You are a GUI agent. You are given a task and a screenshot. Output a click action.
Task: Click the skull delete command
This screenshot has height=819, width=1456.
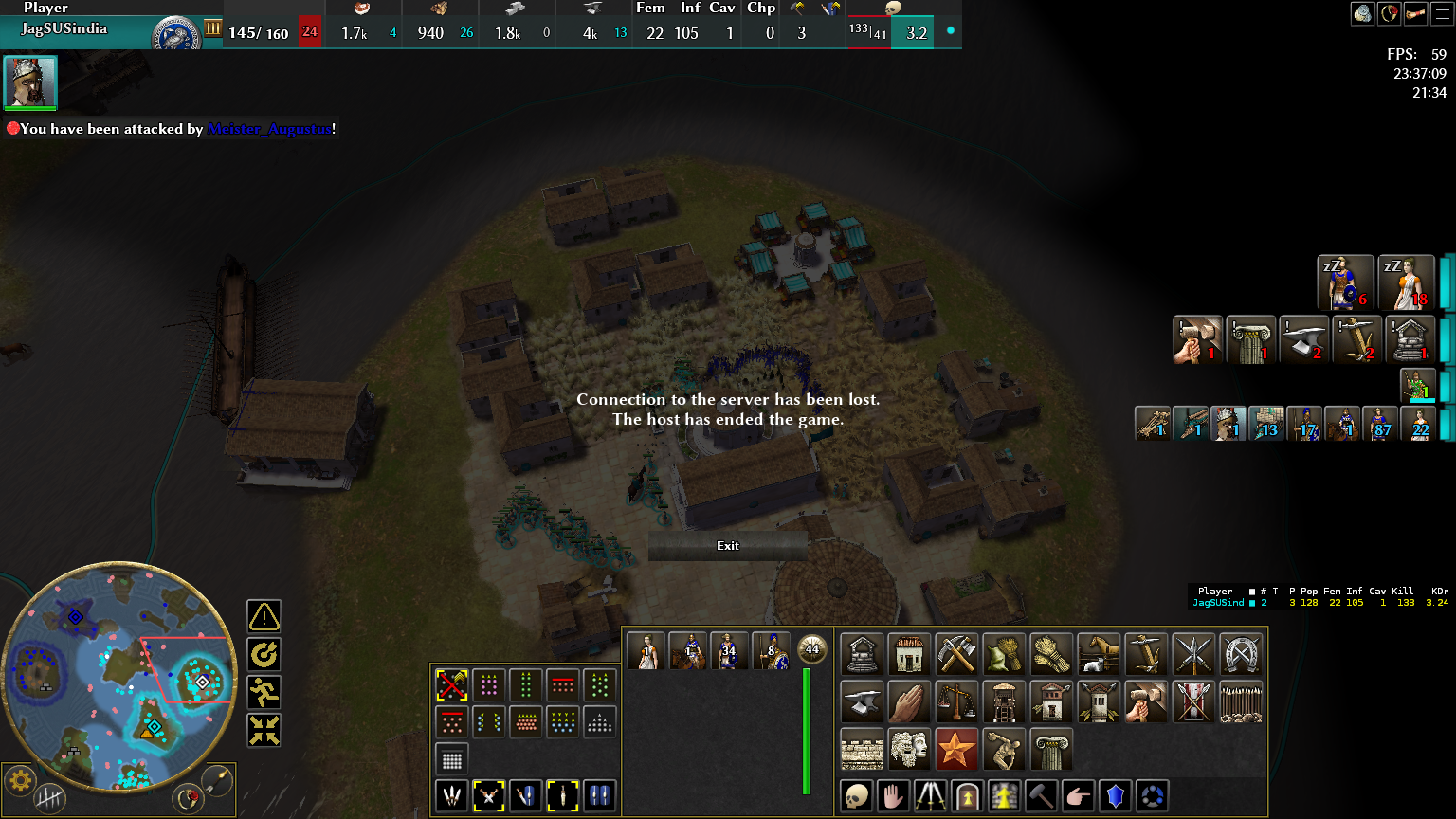pos(857,796)
